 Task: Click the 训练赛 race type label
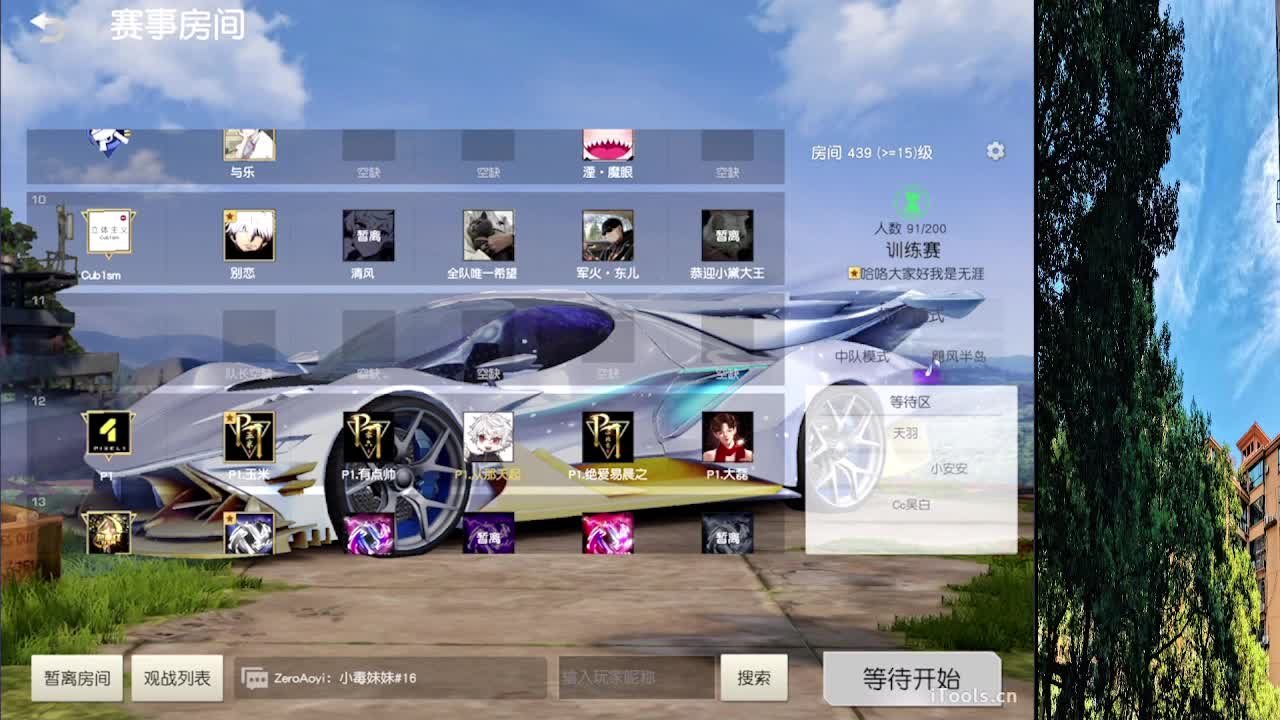[x=911, y=250]
